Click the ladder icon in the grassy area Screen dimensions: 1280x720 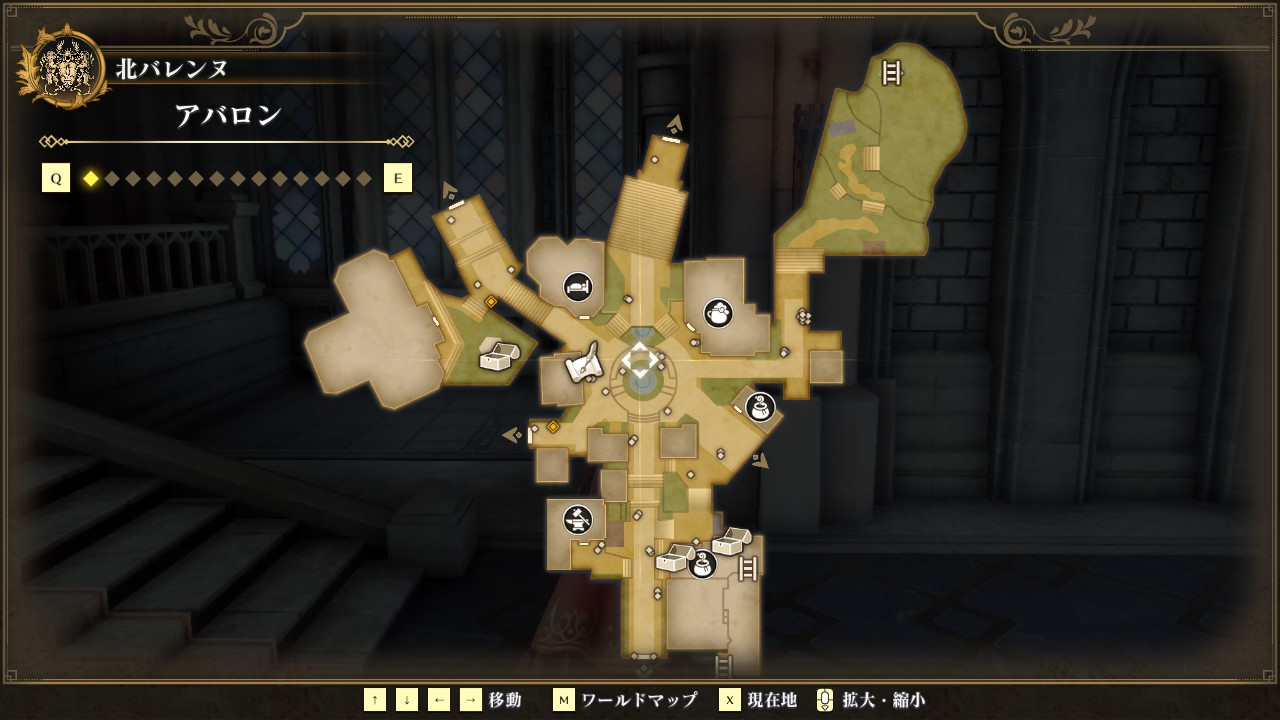(891, 72)
